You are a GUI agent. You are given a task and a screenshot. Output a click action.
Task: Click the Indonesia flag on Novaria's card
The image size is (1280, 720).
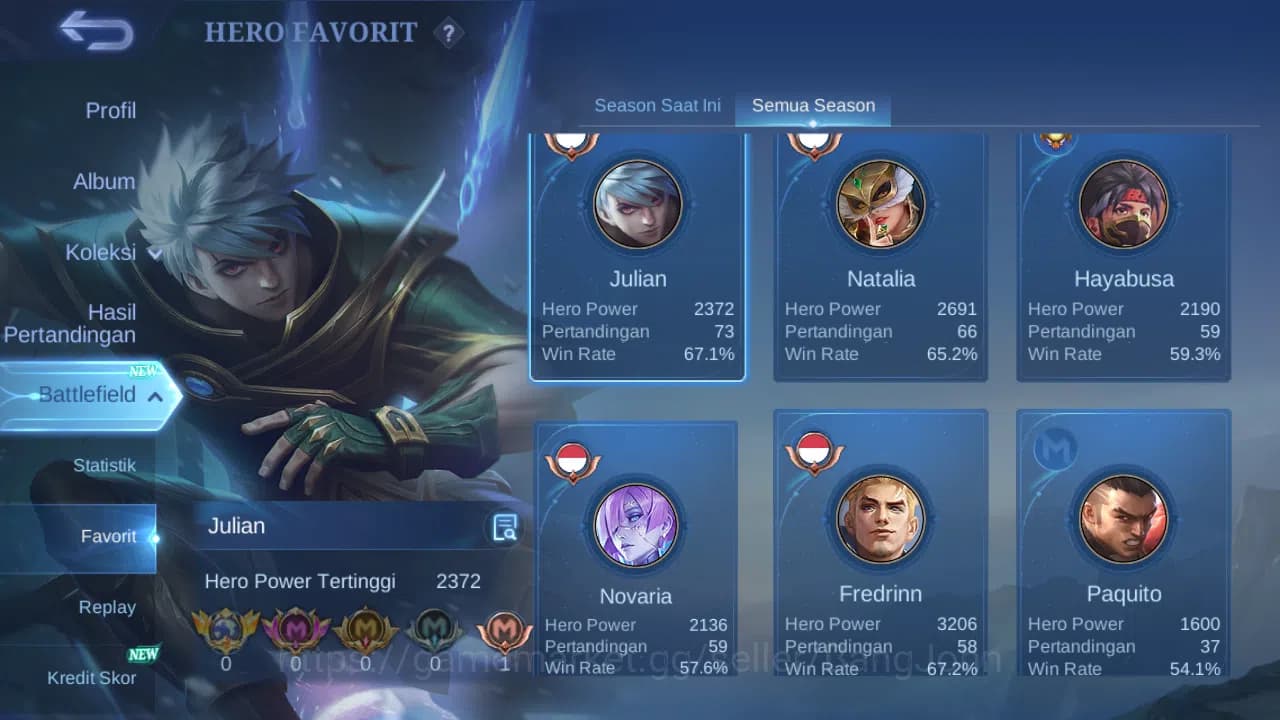point(573,457)
